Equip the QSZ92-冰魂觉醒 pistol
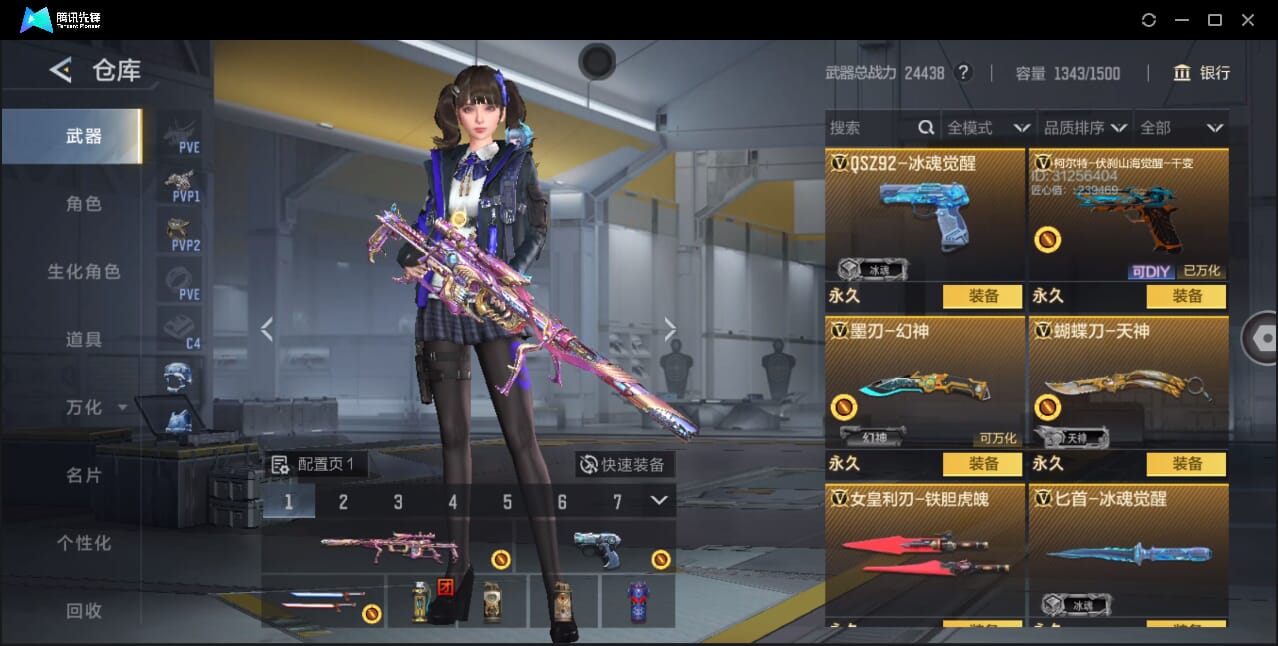This screenshot has width=1278, height=646. pos(982,296)
